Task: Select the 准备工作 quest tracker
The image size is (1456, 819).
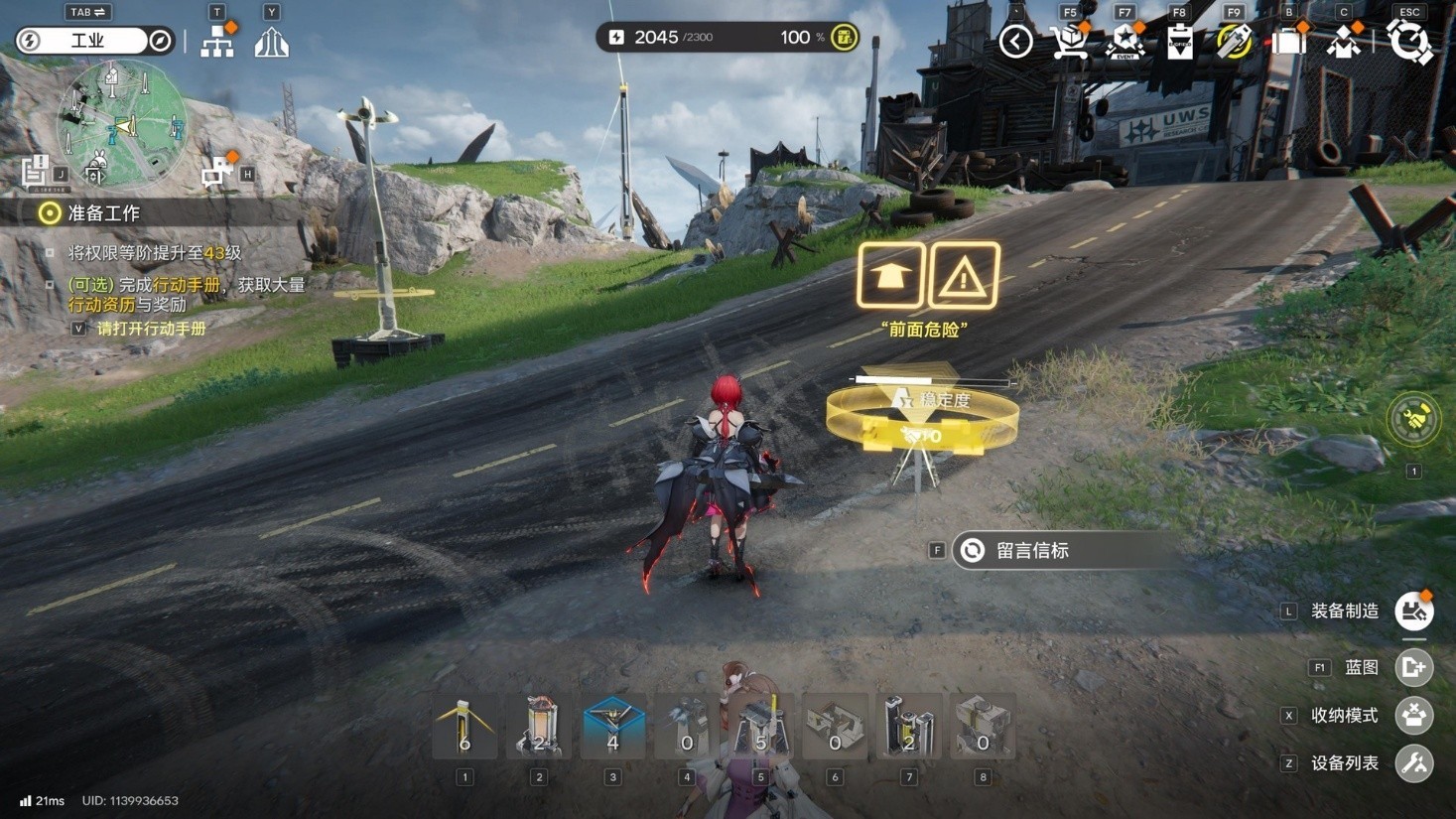Action: click(x=103, y=213)
